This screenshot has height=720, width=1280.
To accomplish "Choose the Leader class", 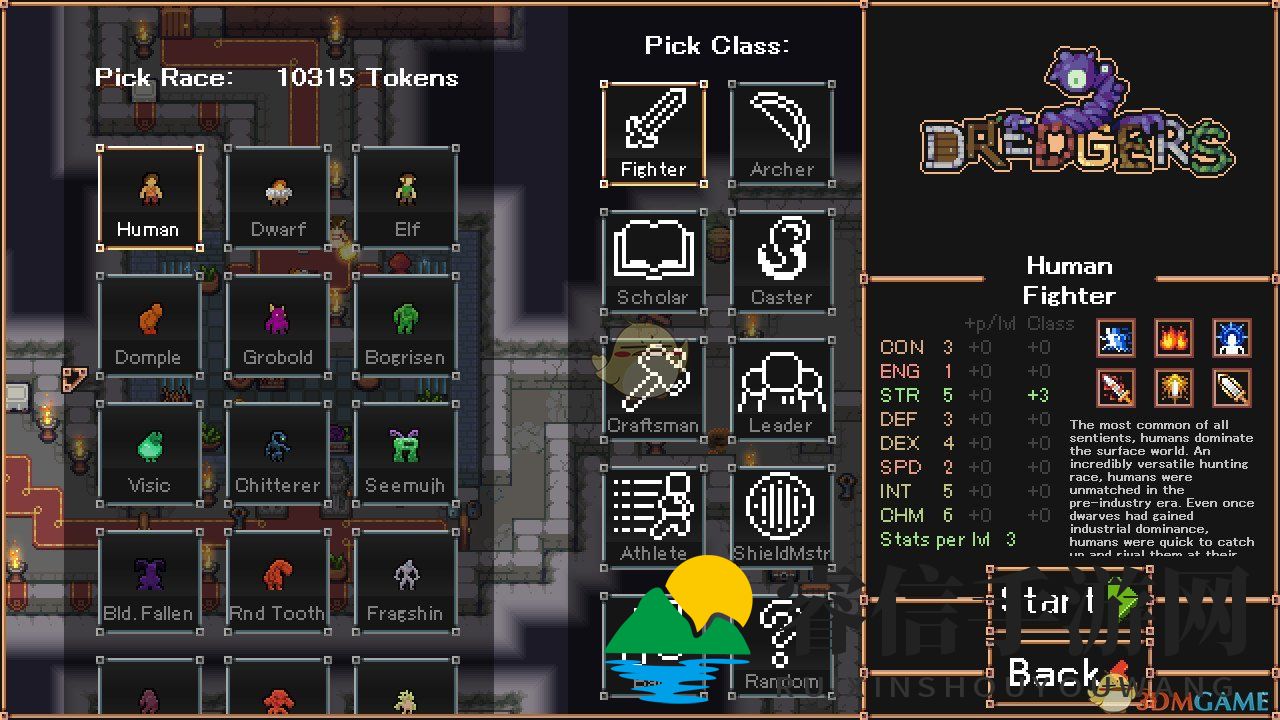I will point(782,389).
